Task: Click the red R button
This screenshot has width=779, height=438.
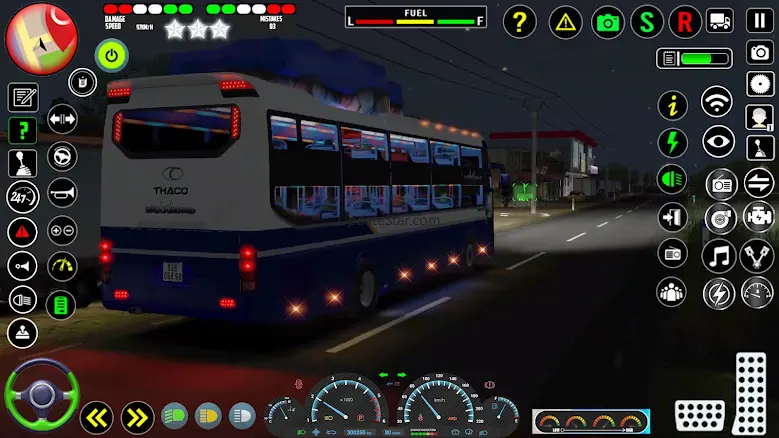Action: pos(684,21)
